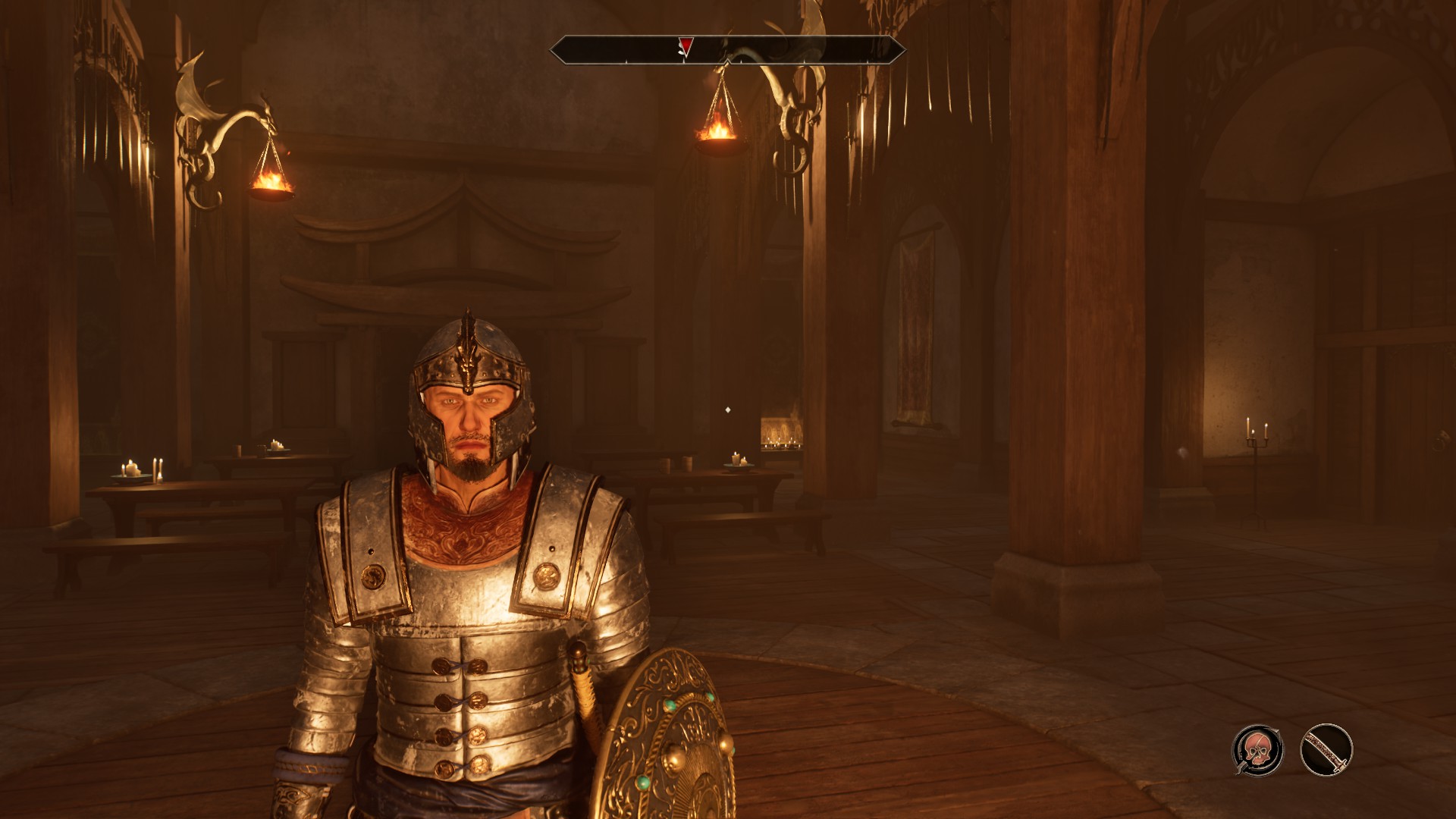Viewport: 1456px width, 819px height.
Task: Click the compass bar's red quest marker
Action: (x=686, y=47)
